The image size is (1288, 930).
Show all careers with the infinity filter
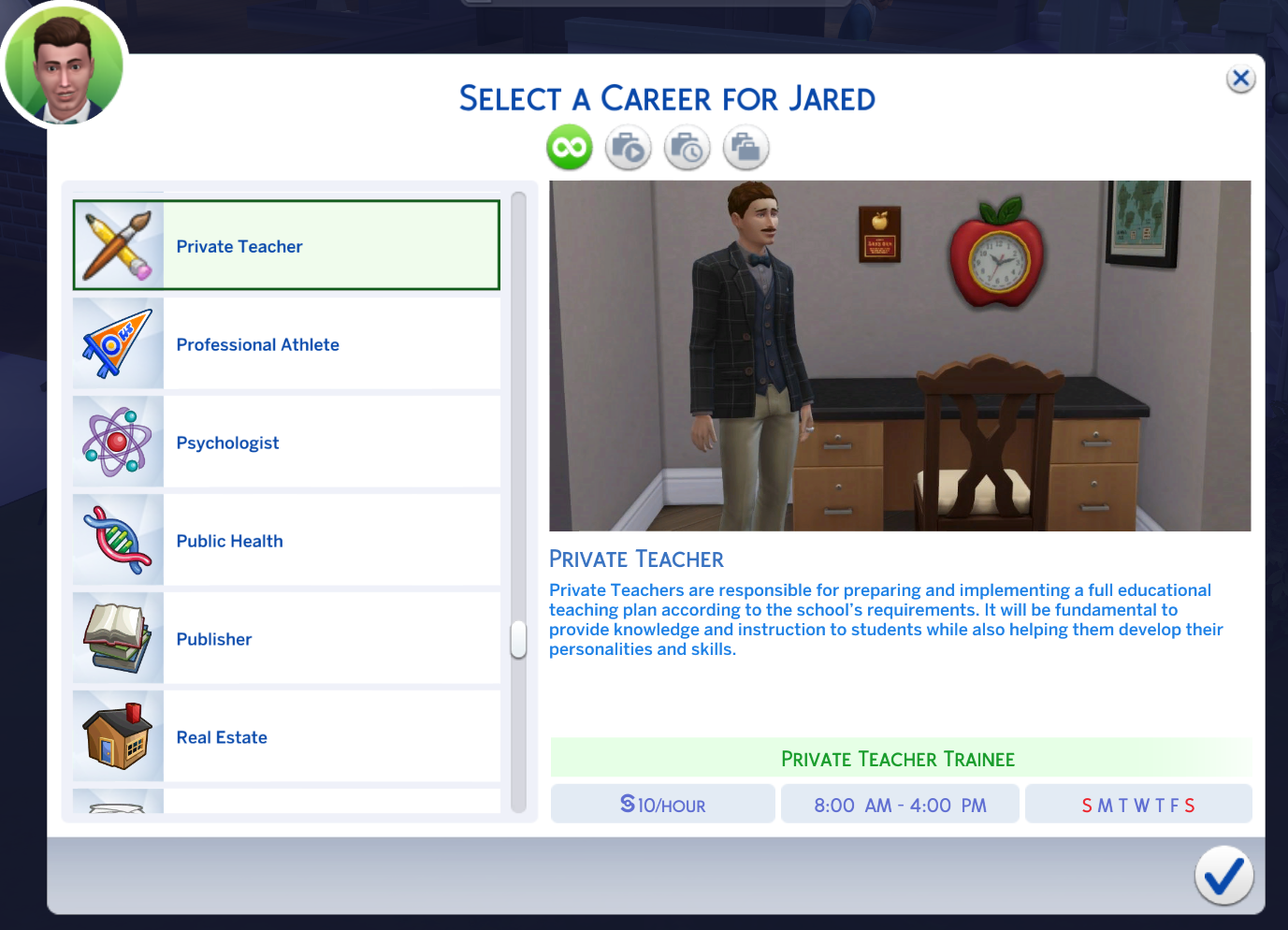coord(570,147)
